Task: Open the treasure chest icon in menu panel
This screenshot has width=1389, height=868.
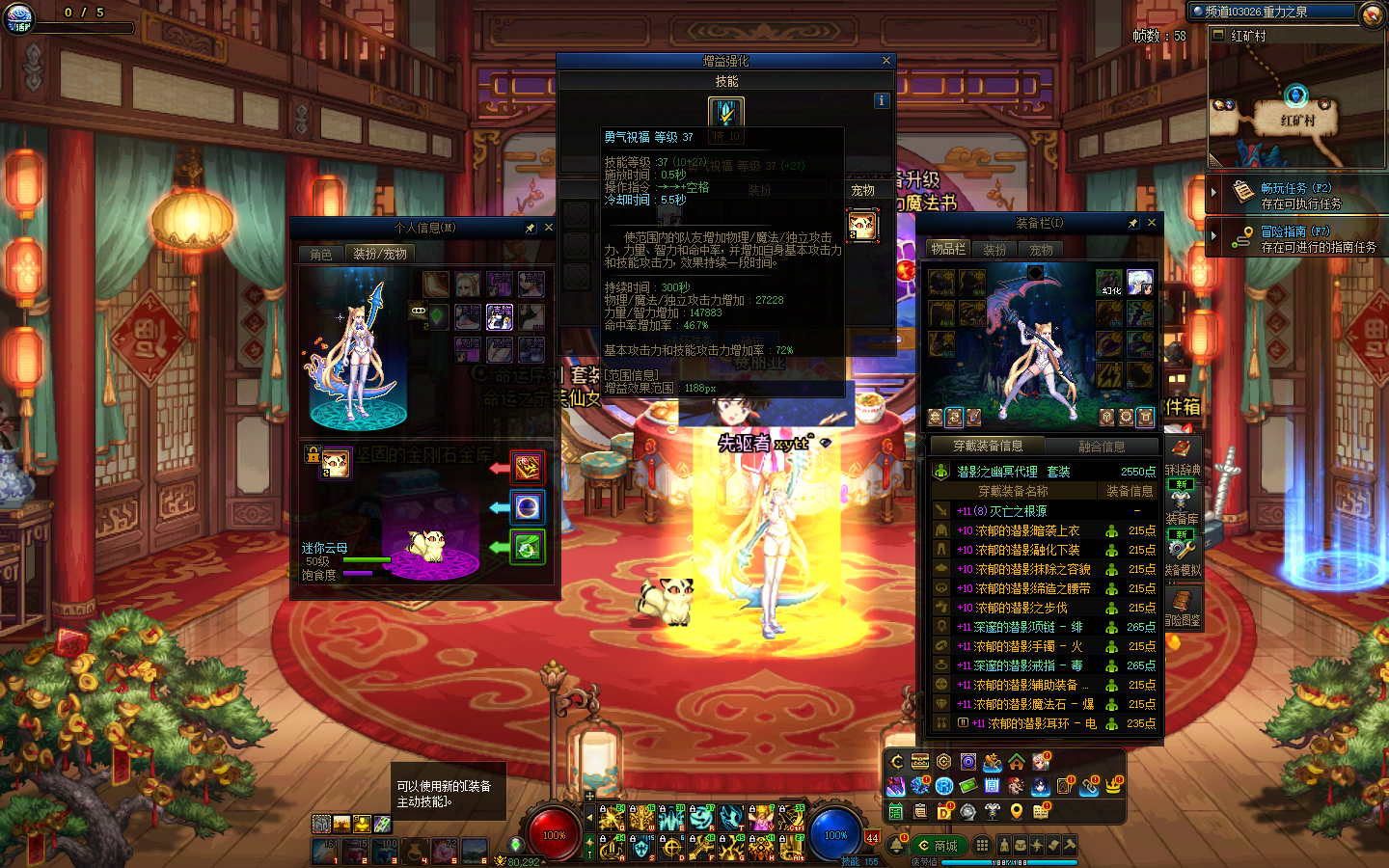Action: 920,762
